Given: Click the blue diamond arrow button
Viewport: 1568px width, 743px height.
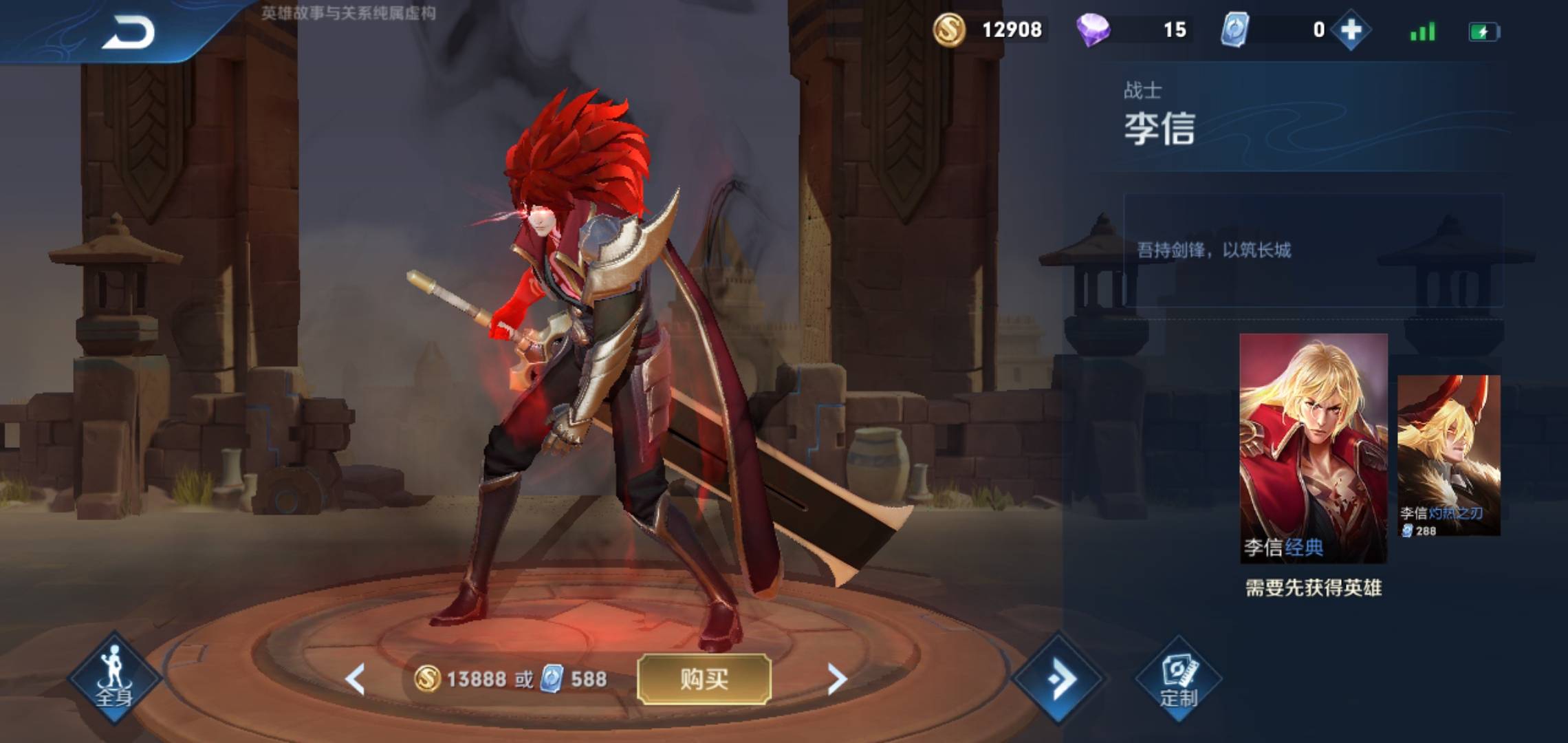Looking at the screenshot, I should 1060,679.
